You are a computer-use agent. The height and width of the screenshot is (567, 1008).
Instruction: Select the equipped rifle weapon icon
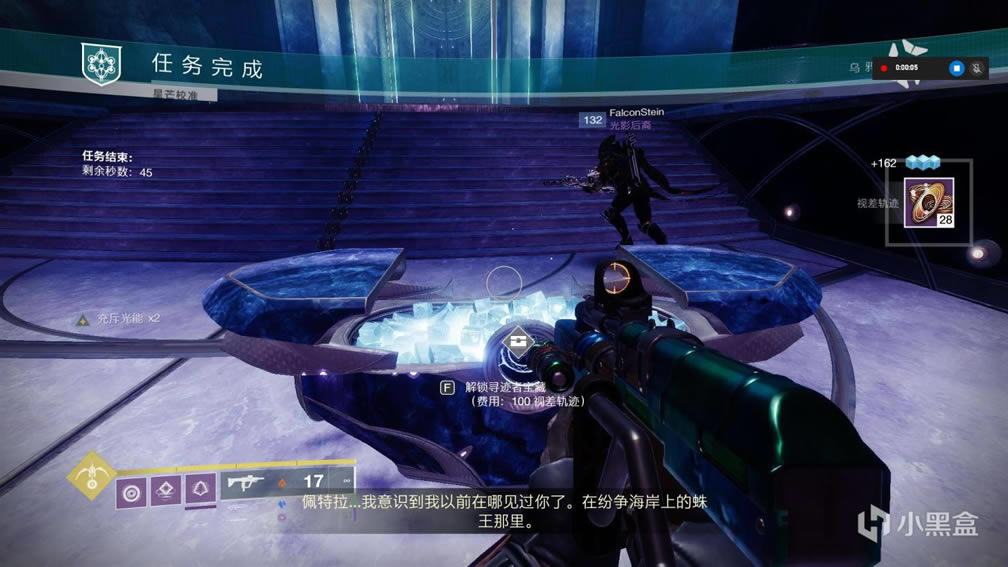(244, 483)
